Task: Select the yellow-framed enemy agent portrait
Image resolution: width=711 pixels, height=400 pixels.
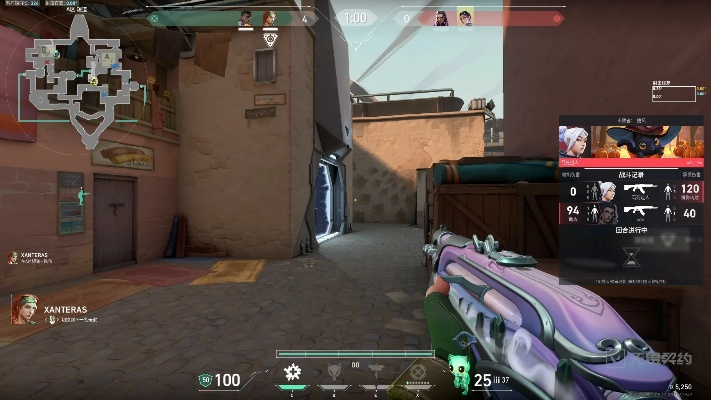Action: point(464,18)
